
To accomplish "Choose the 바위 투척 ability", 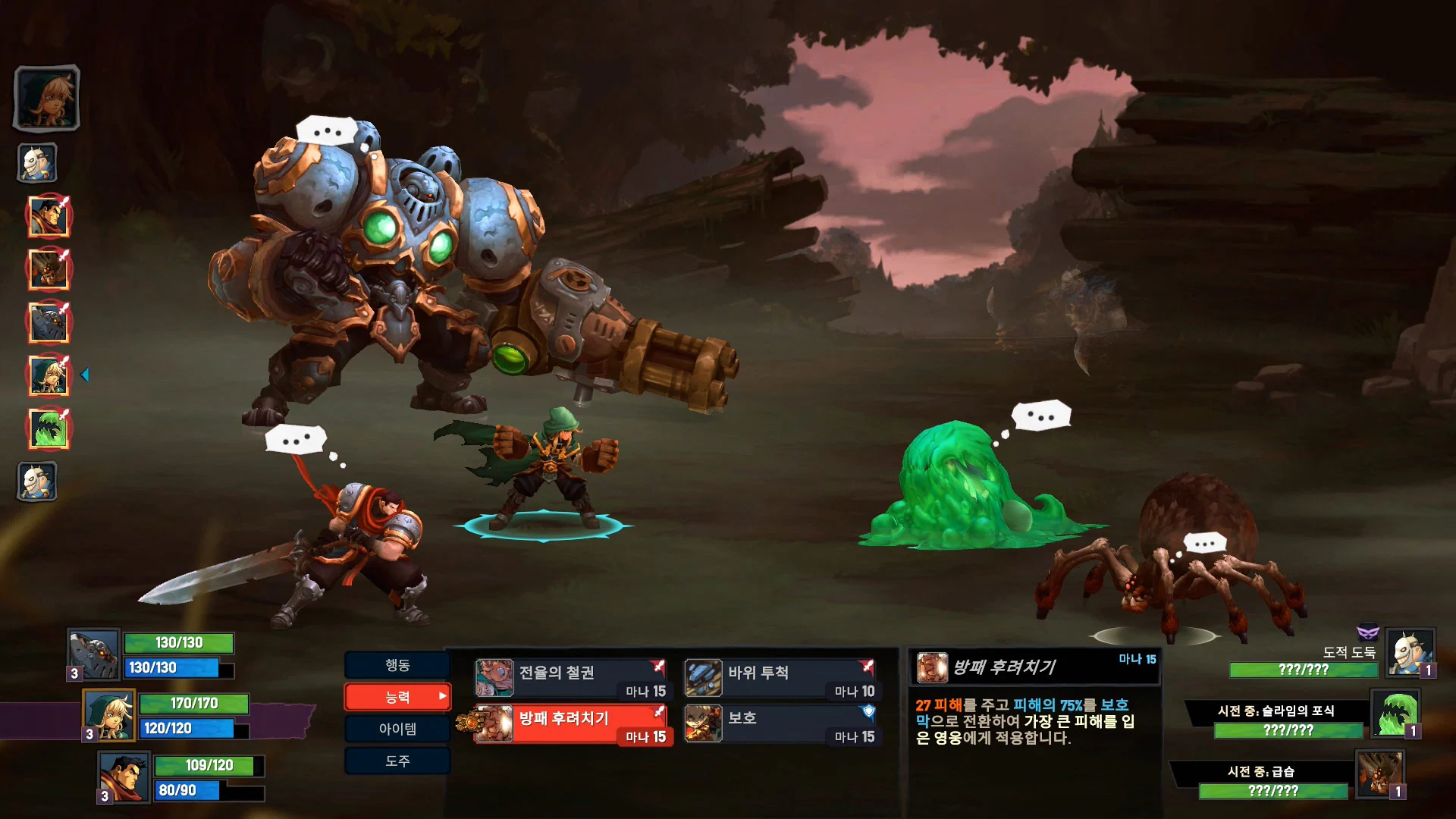I will pyautogui.click(x=780, y=679).
